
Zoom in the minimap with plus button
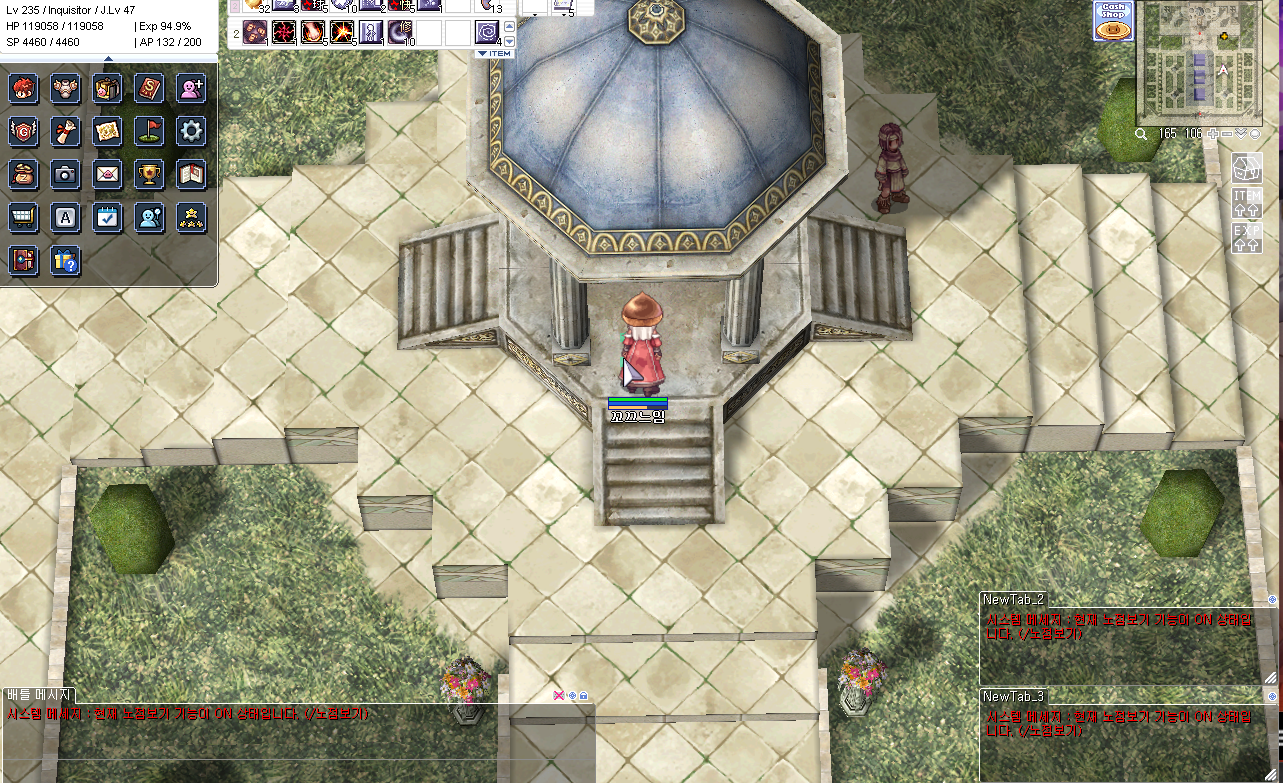1213,133
